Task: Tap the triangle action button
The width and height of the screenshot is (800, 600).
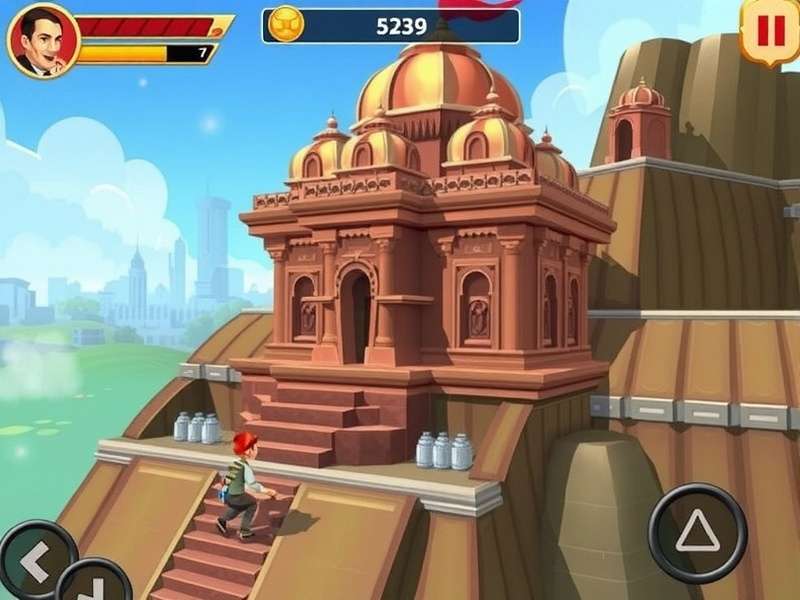Action: pos(697,534)
